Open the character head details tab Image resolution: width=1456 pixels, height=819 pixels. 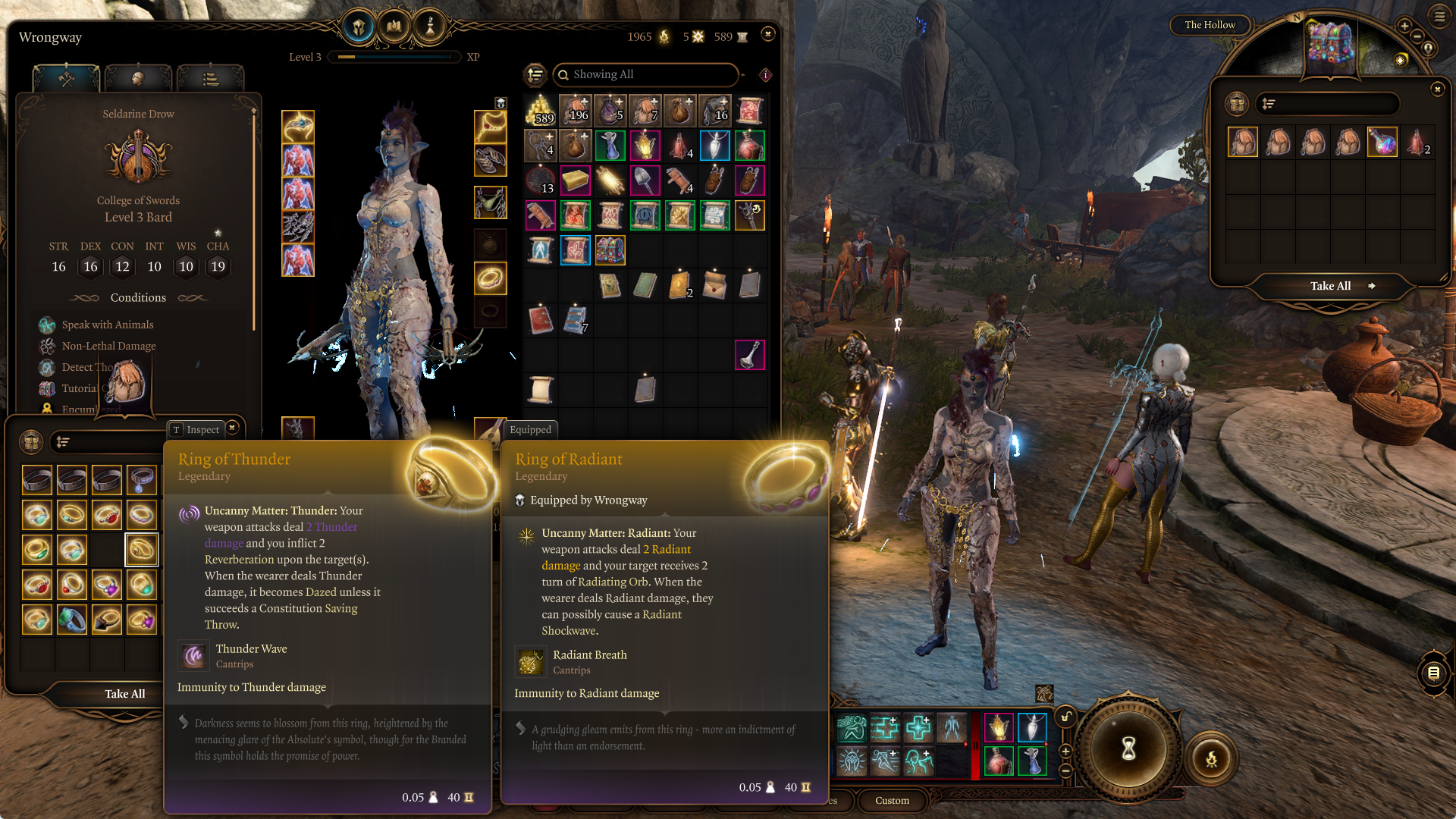coord(138,79)
